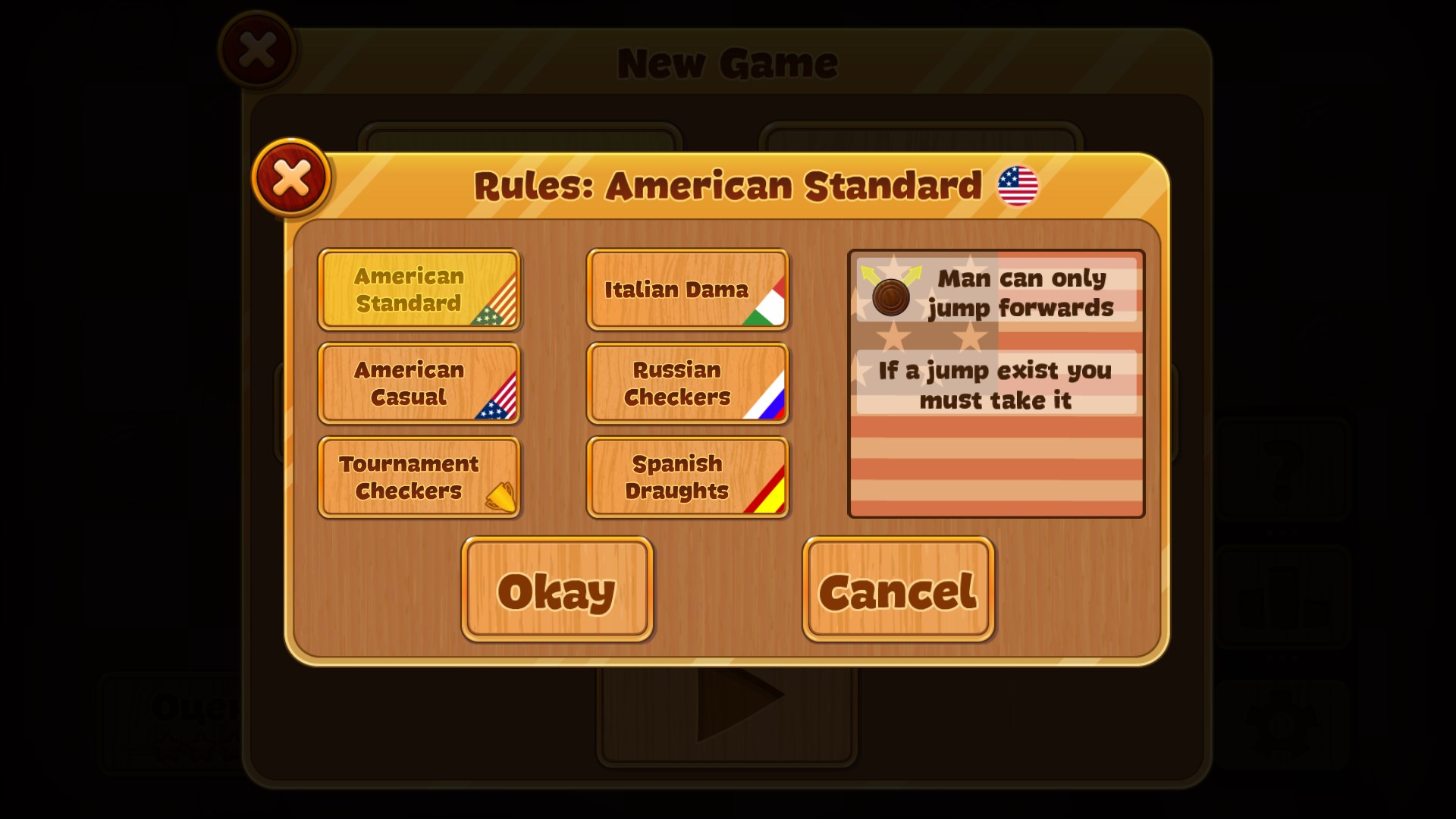The image size is (1456, 819).
Task: Close the Rules dialog via the red X
Action: (x=291, y=177)
